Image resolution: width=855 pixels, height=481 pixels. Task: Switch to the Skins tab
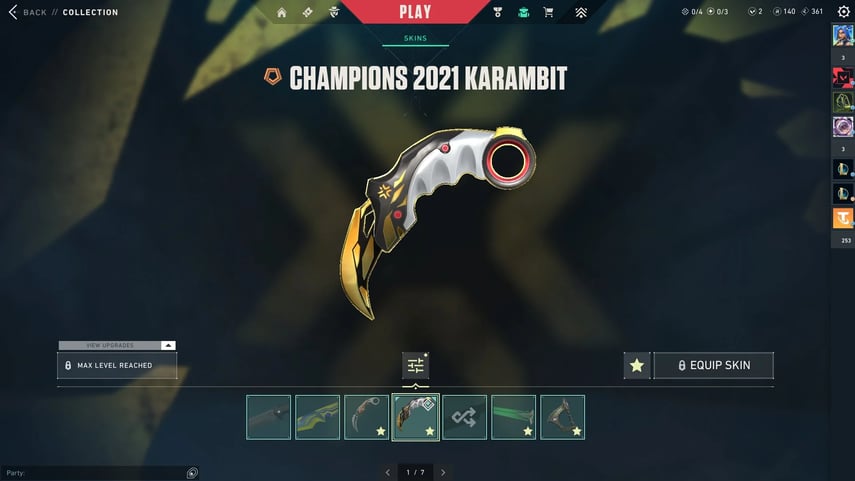(415, 39)
